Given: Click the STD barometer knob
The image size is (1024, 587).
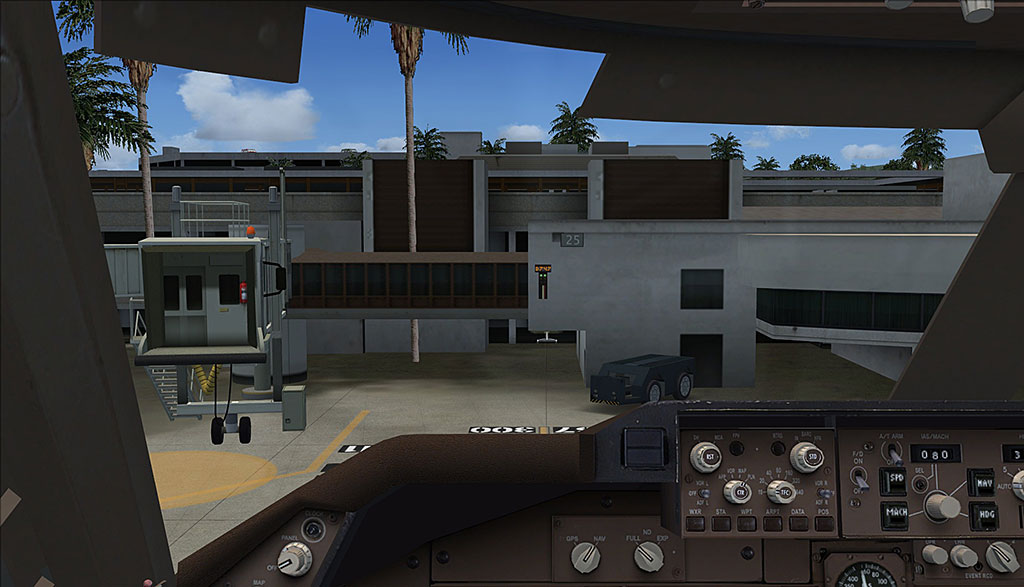Looking at the screenshot, I should [805, 457].
